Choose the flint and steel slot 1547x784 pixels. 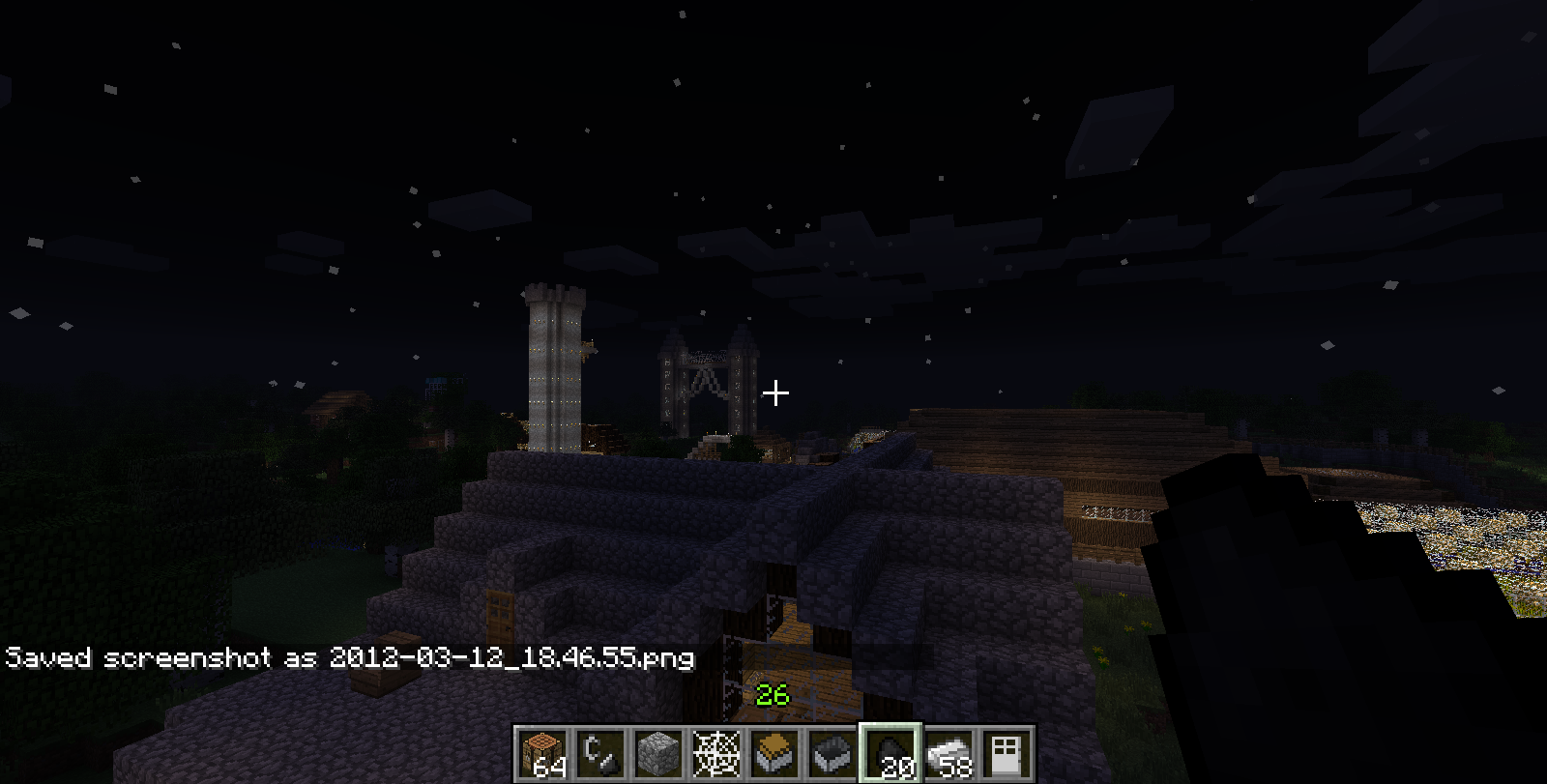pyautogui.click(x=600, y=753)
